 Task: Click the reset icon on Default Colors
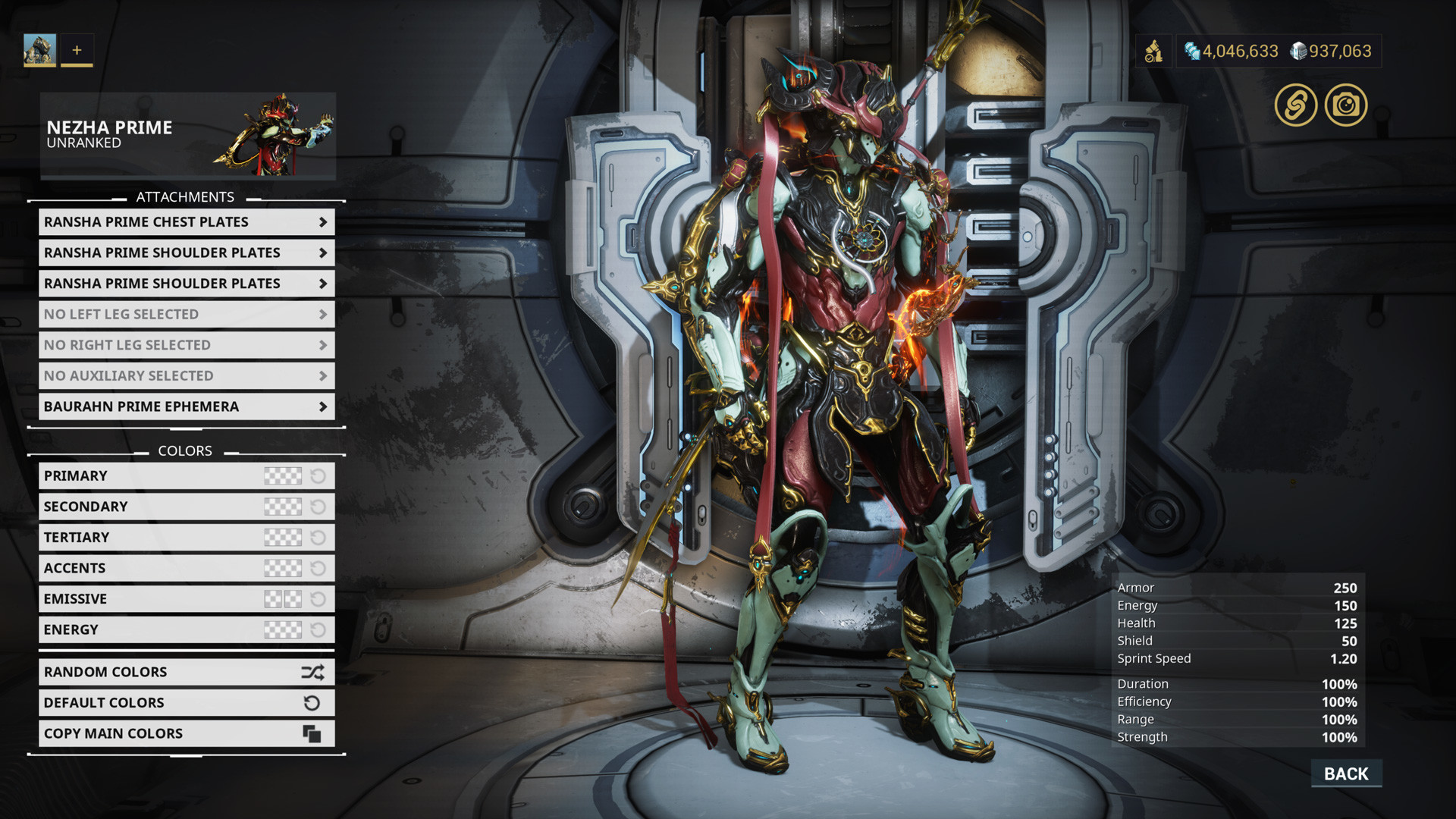coord(313,702)
